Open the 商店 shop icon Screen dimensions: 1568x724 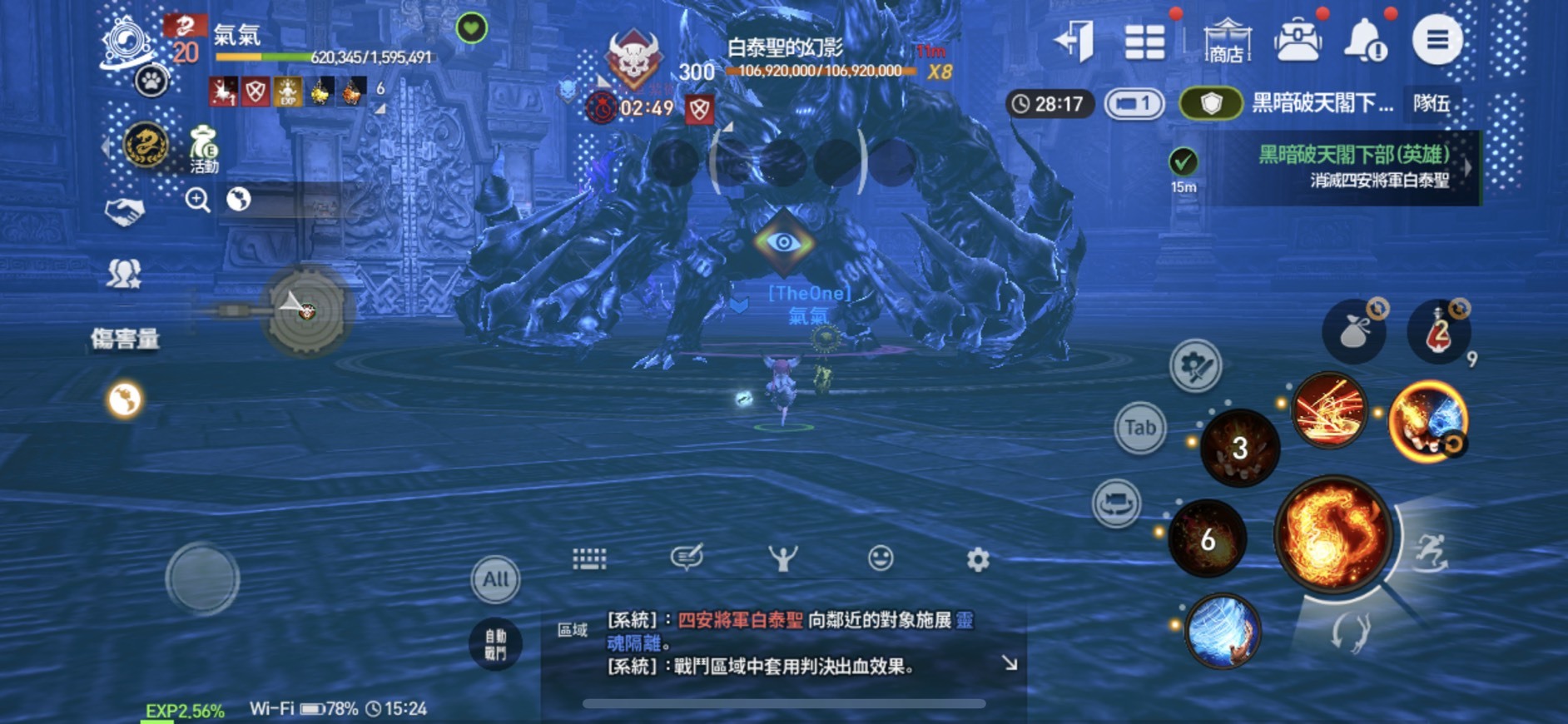(x=1230, y=39)
